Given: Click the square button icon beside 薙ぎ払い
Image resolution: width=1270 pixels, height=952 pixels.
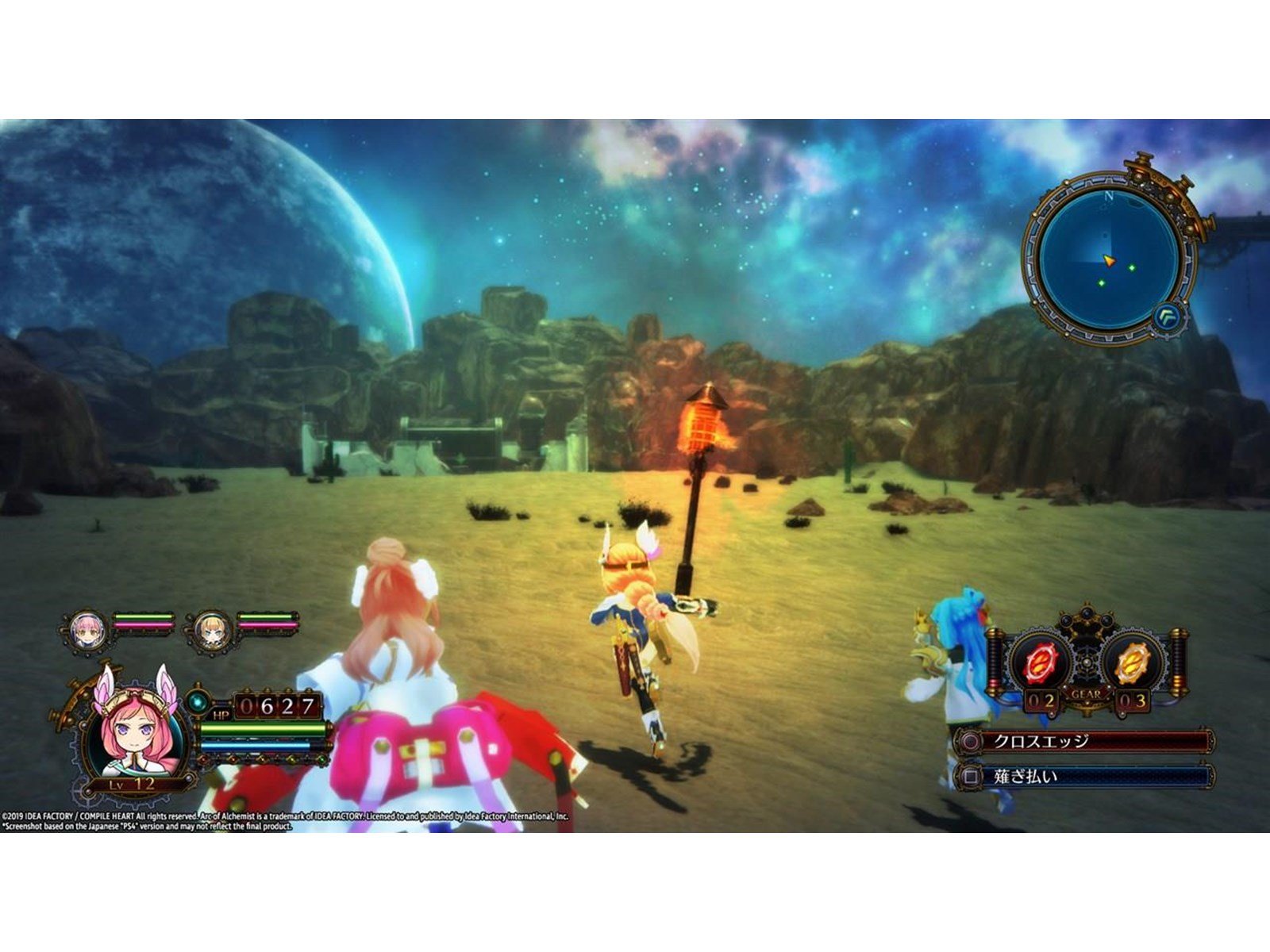Looking at the screenshot, I should coord(970,776).
